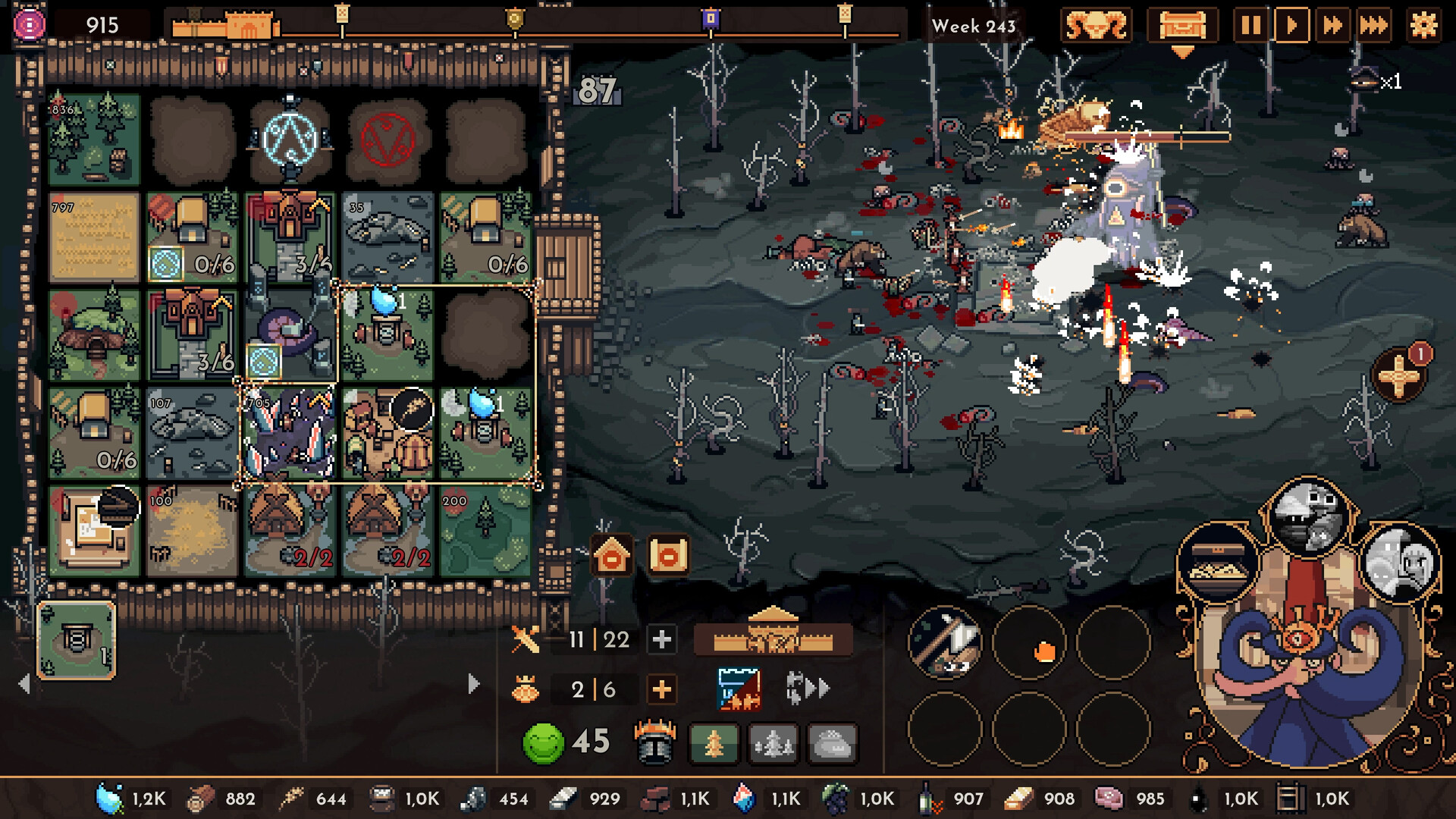Switch to triple fast-forward speed
The height and width of the screenshot is (819, 1456).
coord(1373,26)
